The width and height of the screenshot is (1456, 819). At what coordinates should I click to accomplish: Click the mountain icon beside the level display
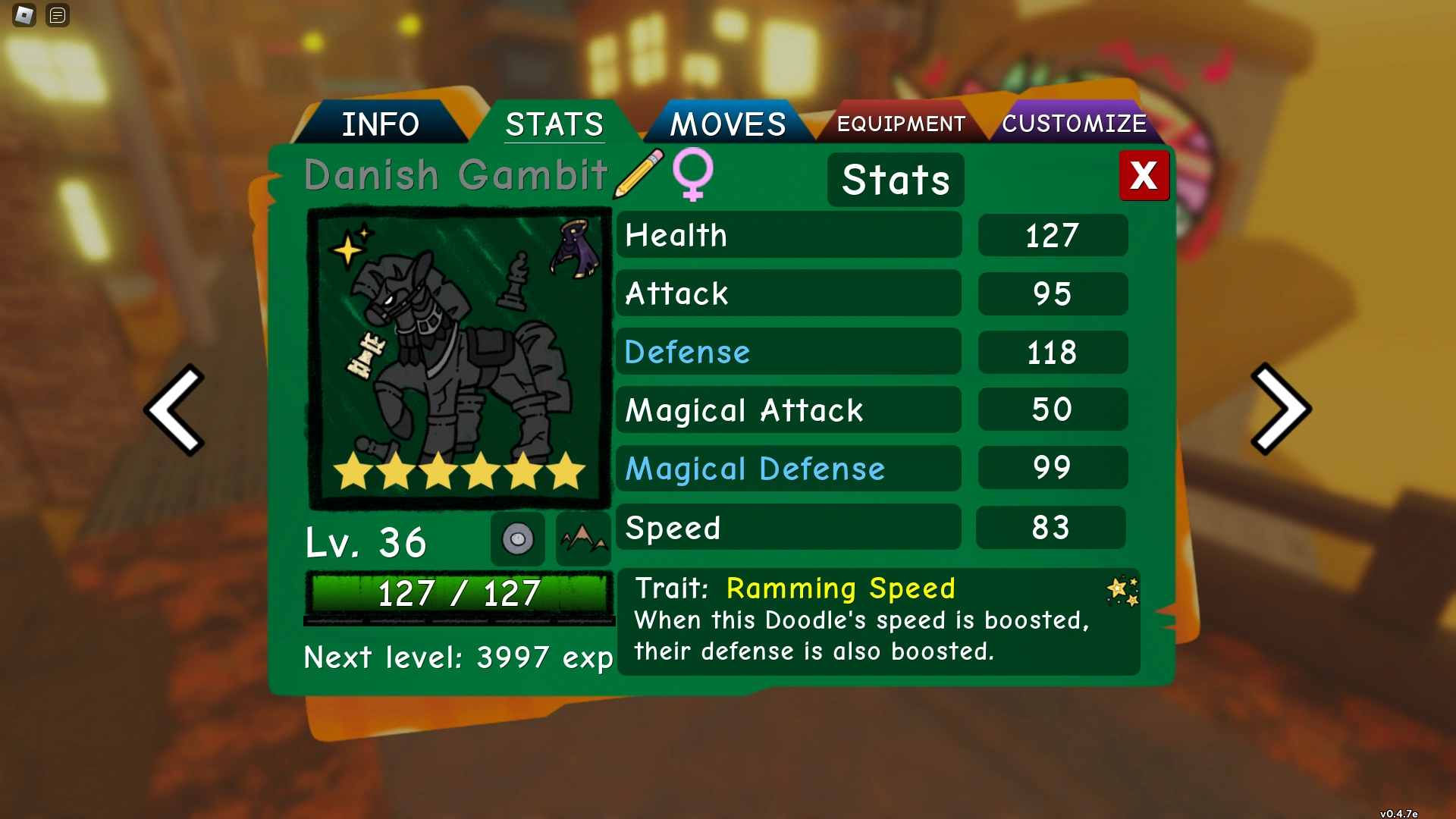click(x=583, y=539)
